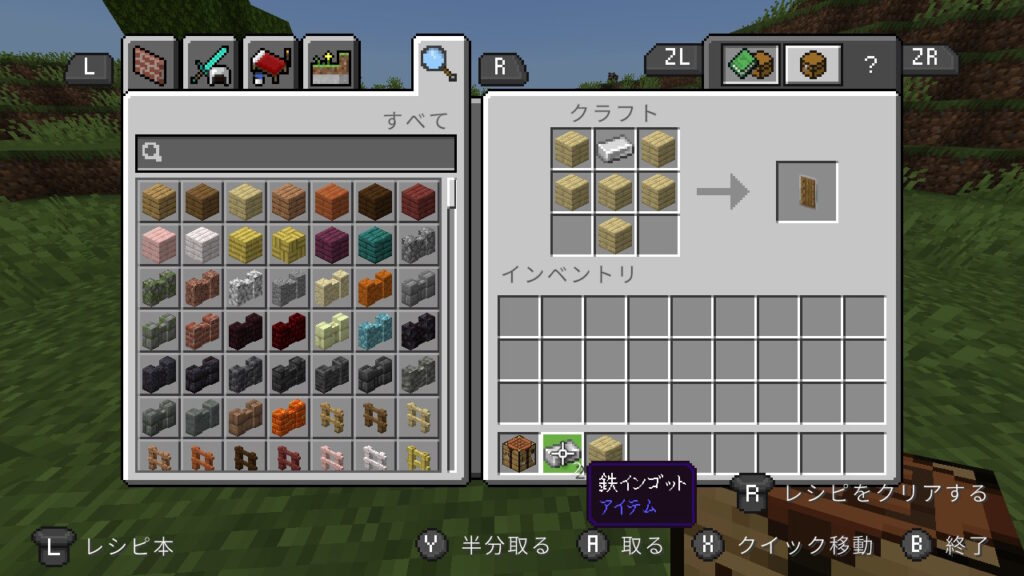
Task: Choose the teal warped planks recipe
Action: [x=377, y=243]
